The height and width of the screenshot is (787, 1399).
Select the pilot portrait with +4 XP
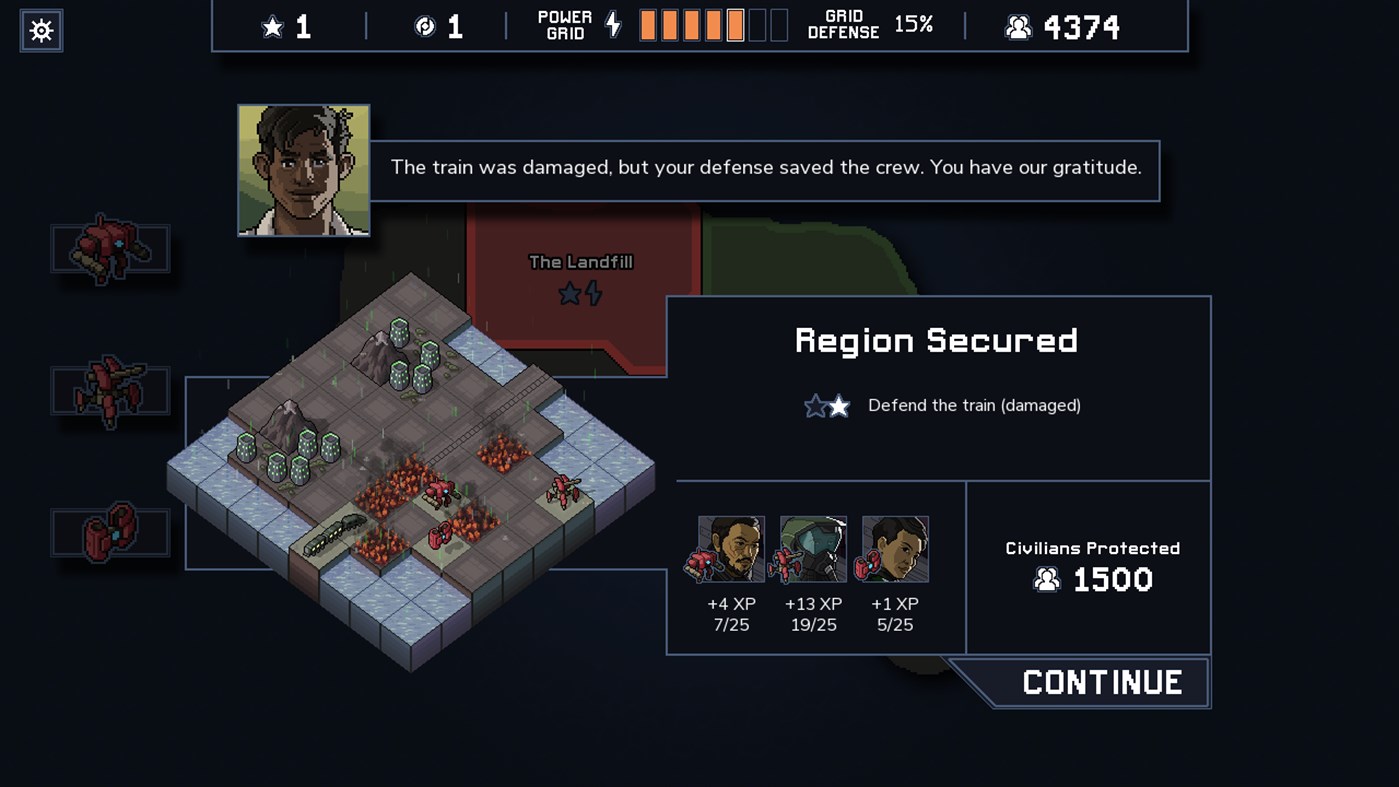(730, 548)
